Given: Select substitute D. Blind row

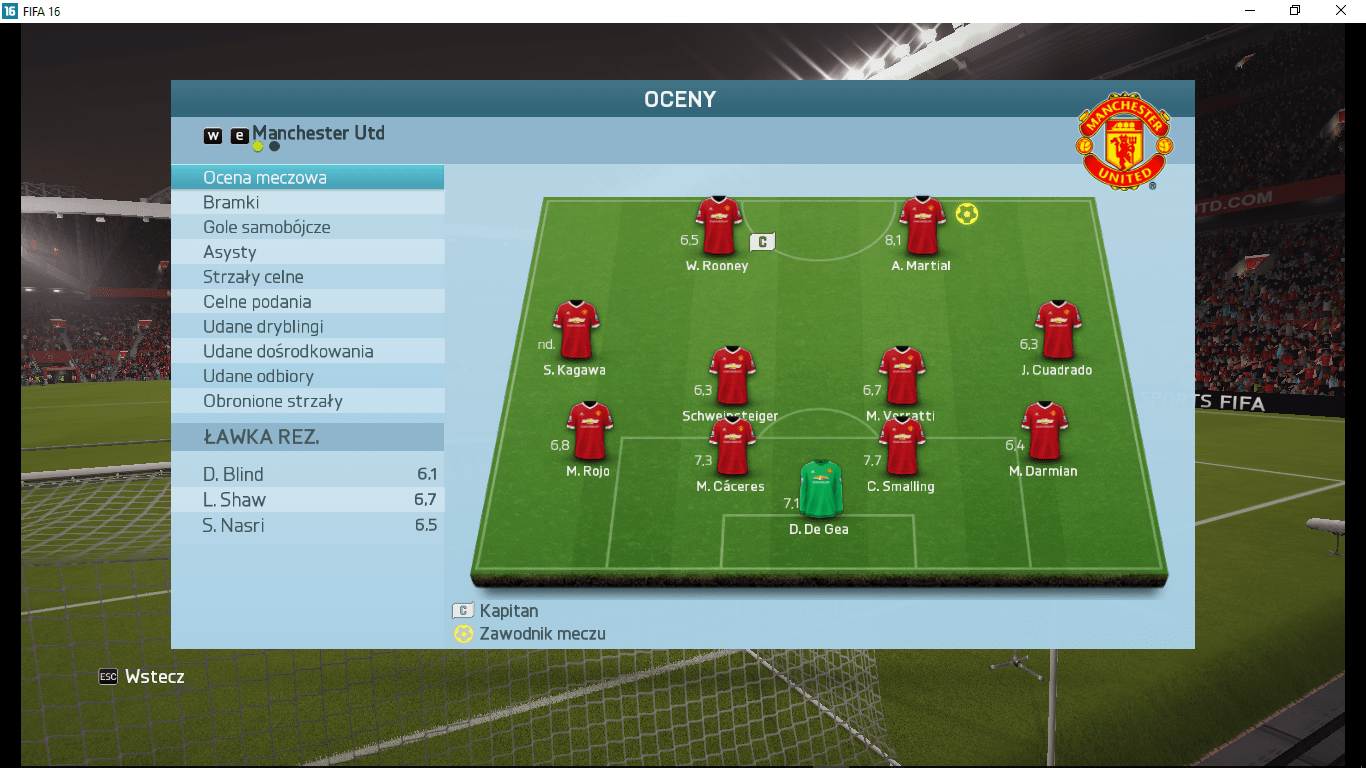Looking at the screenshot, I should pos(307,475).
